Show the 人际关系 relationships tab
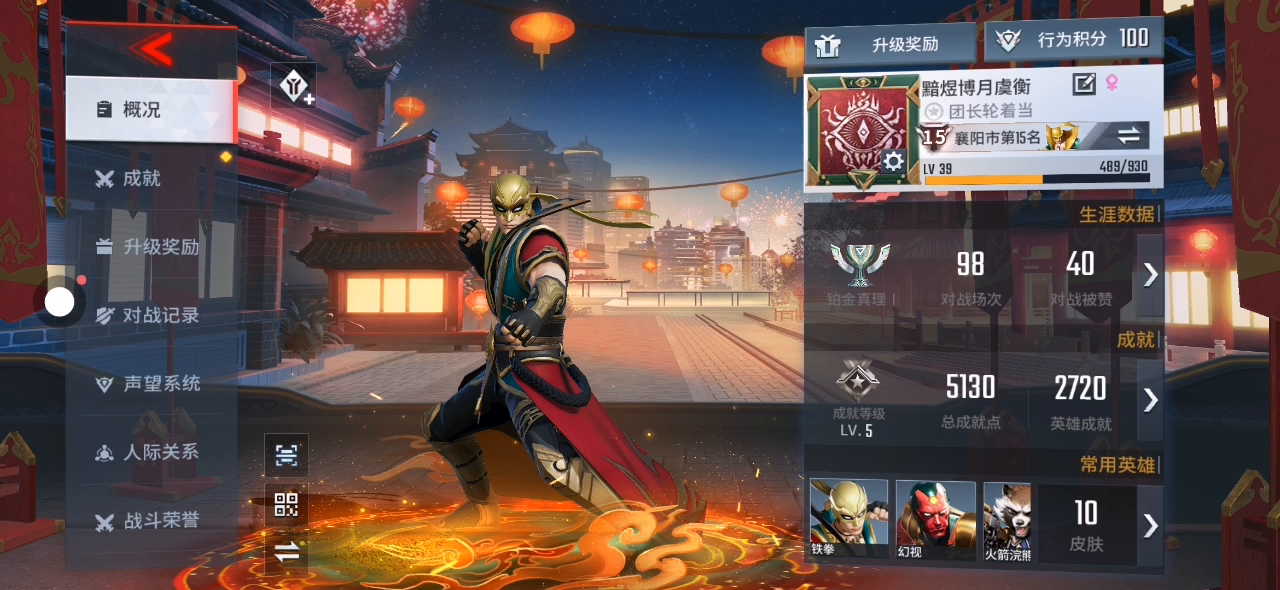Screen dimensions: 1280x590 click(x=150, y=452)
